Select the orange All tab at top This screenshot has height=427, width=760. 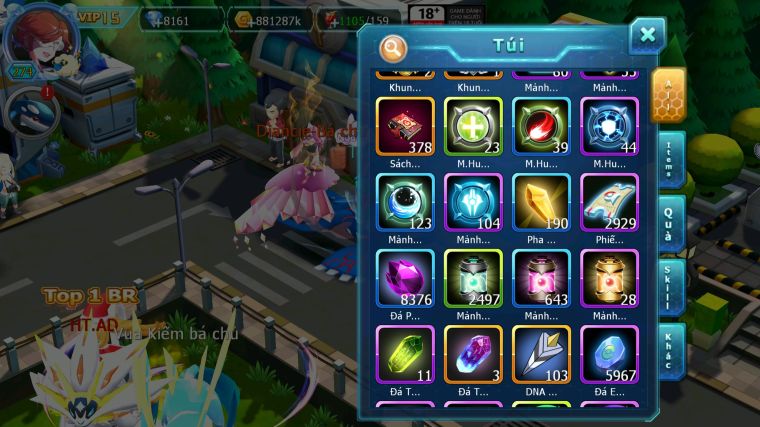[667, 94]
